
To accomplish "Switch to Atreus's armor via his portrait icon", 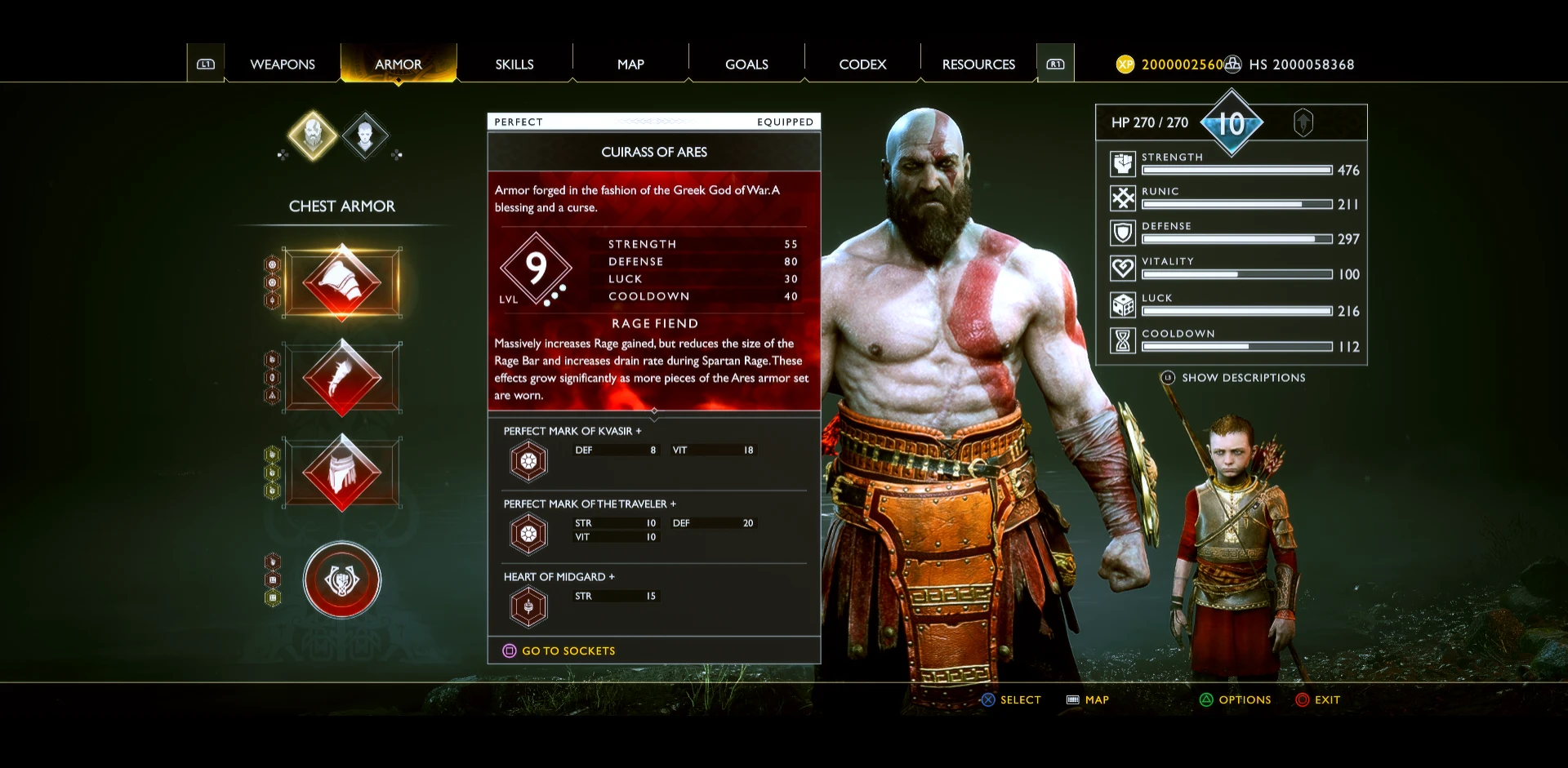I will [366, 135].
